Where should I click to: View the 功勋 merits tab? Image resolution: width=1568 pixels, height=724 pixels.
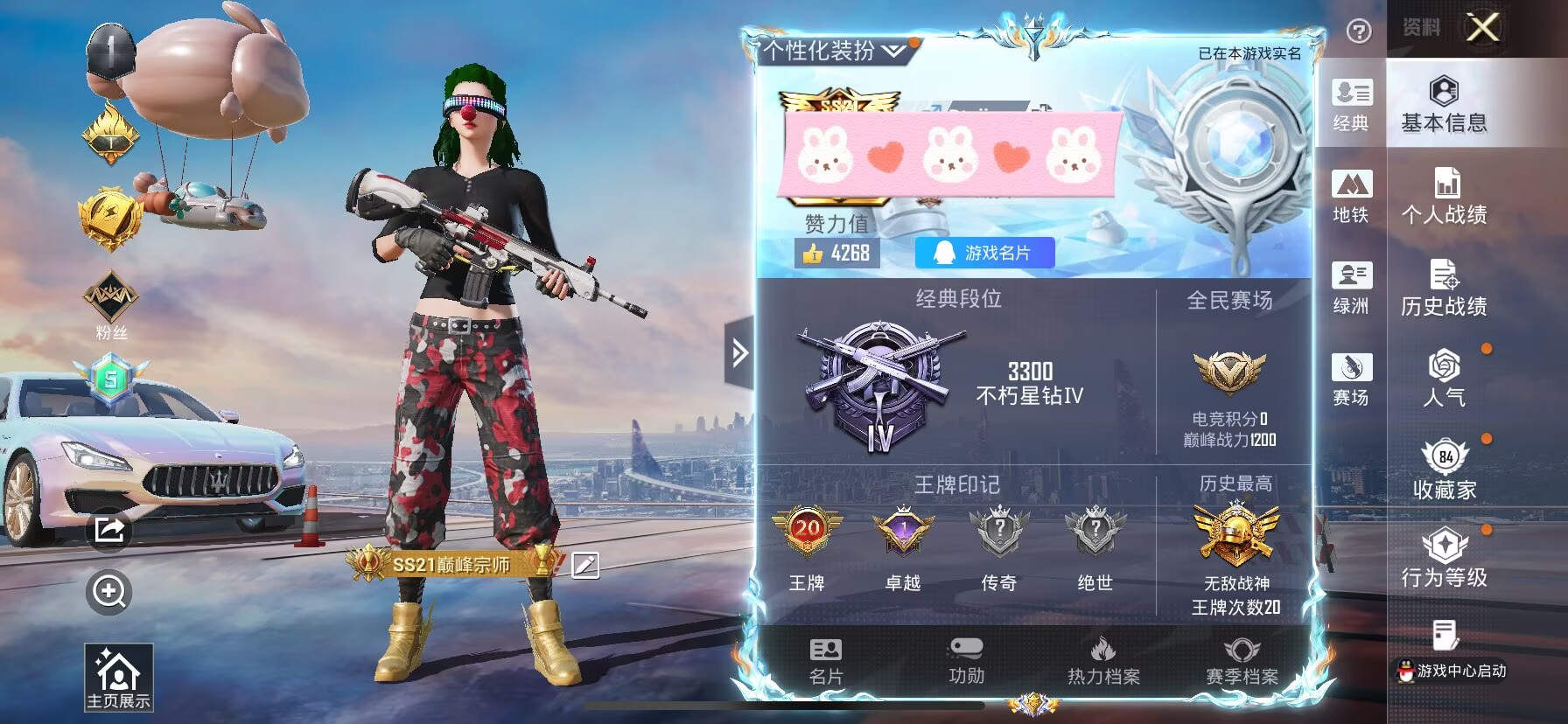pos(966,661)
